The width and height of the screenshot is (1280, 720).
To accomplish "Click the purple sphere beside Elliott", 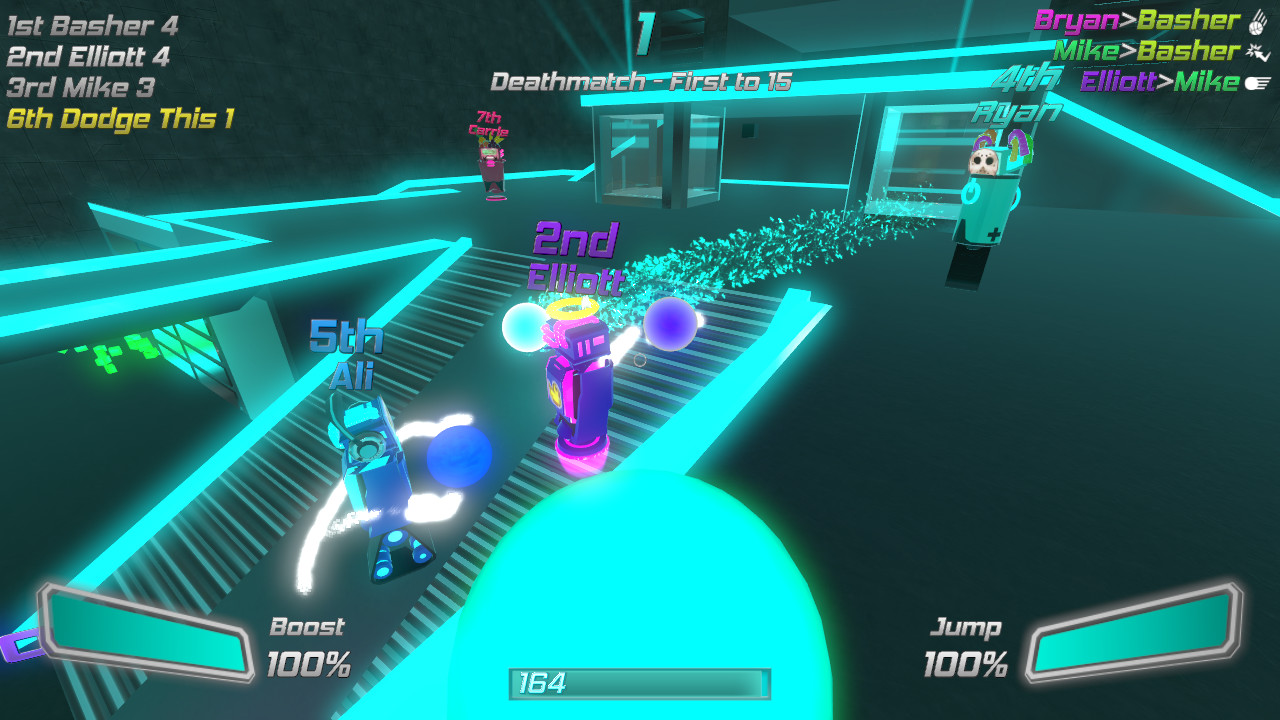I will pos(671,322).
